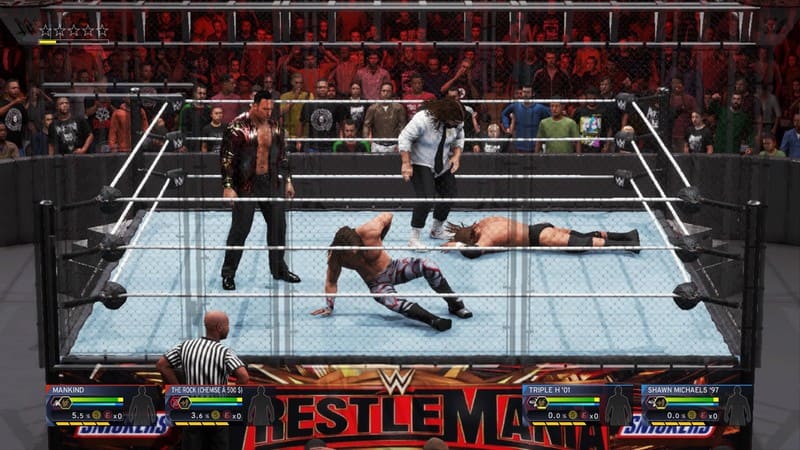Select Mankind's wrestler status panel
The width and height of the screenshot is (800, 450).
tap(100, 403)
